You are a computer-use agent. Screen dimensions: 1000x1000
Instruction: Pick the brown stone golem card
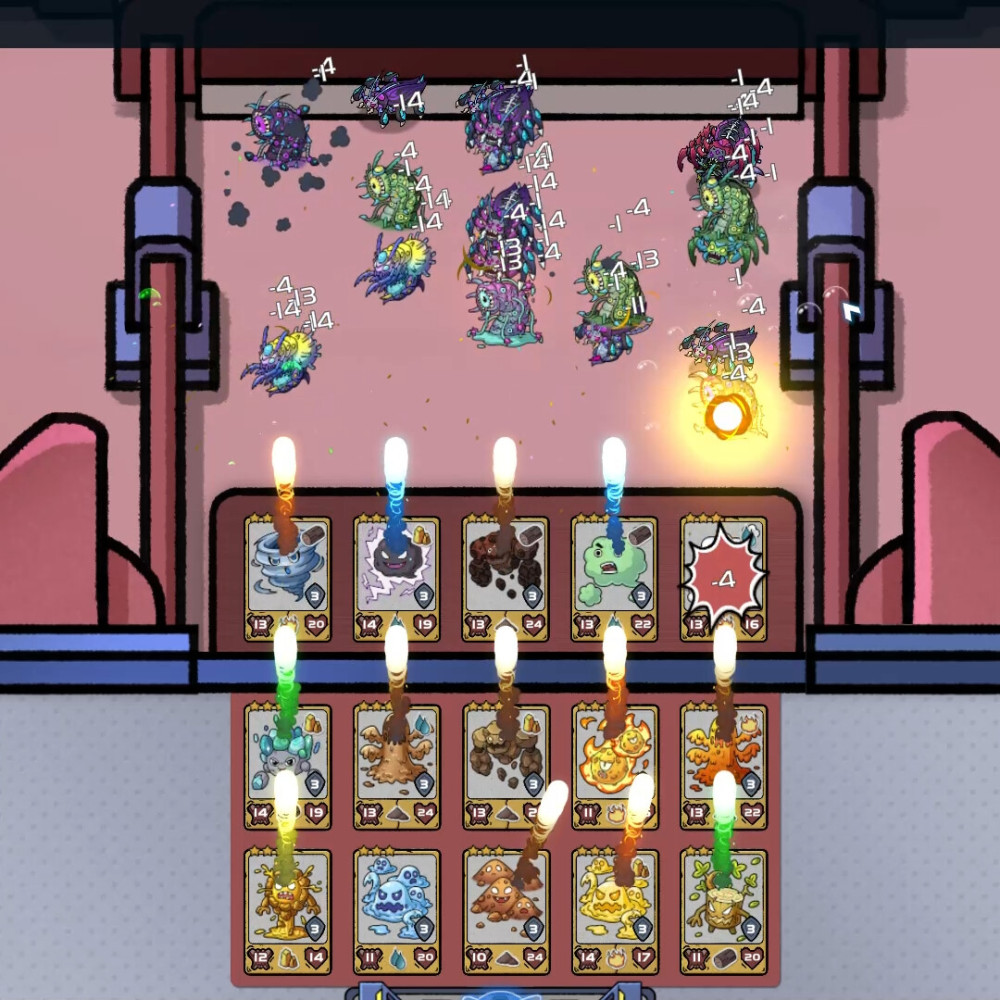coord(505,767)
